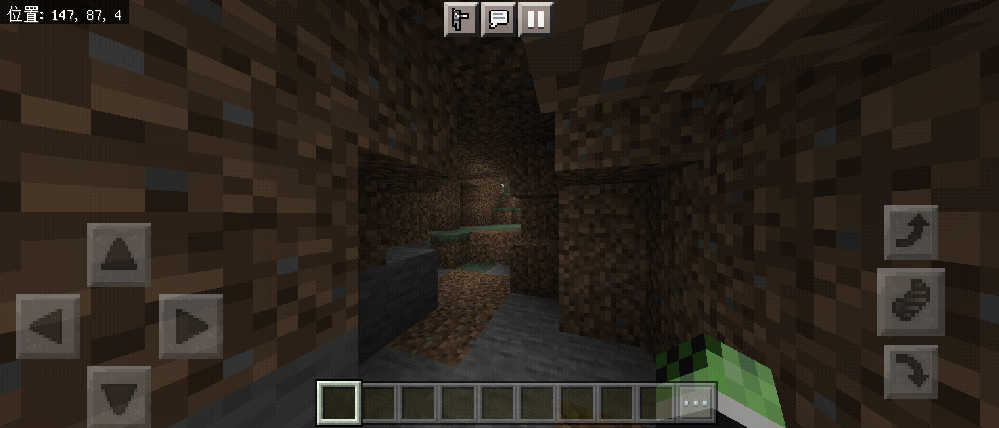Tap the strafe left arrow
The height and width of the screenshot is (428, 999).
[48, 326]
